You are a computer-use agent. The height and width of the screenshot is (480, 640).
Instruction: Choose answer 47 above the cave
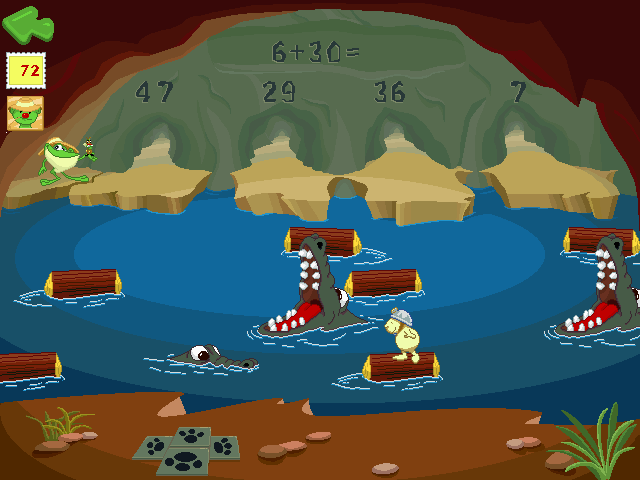154,92
